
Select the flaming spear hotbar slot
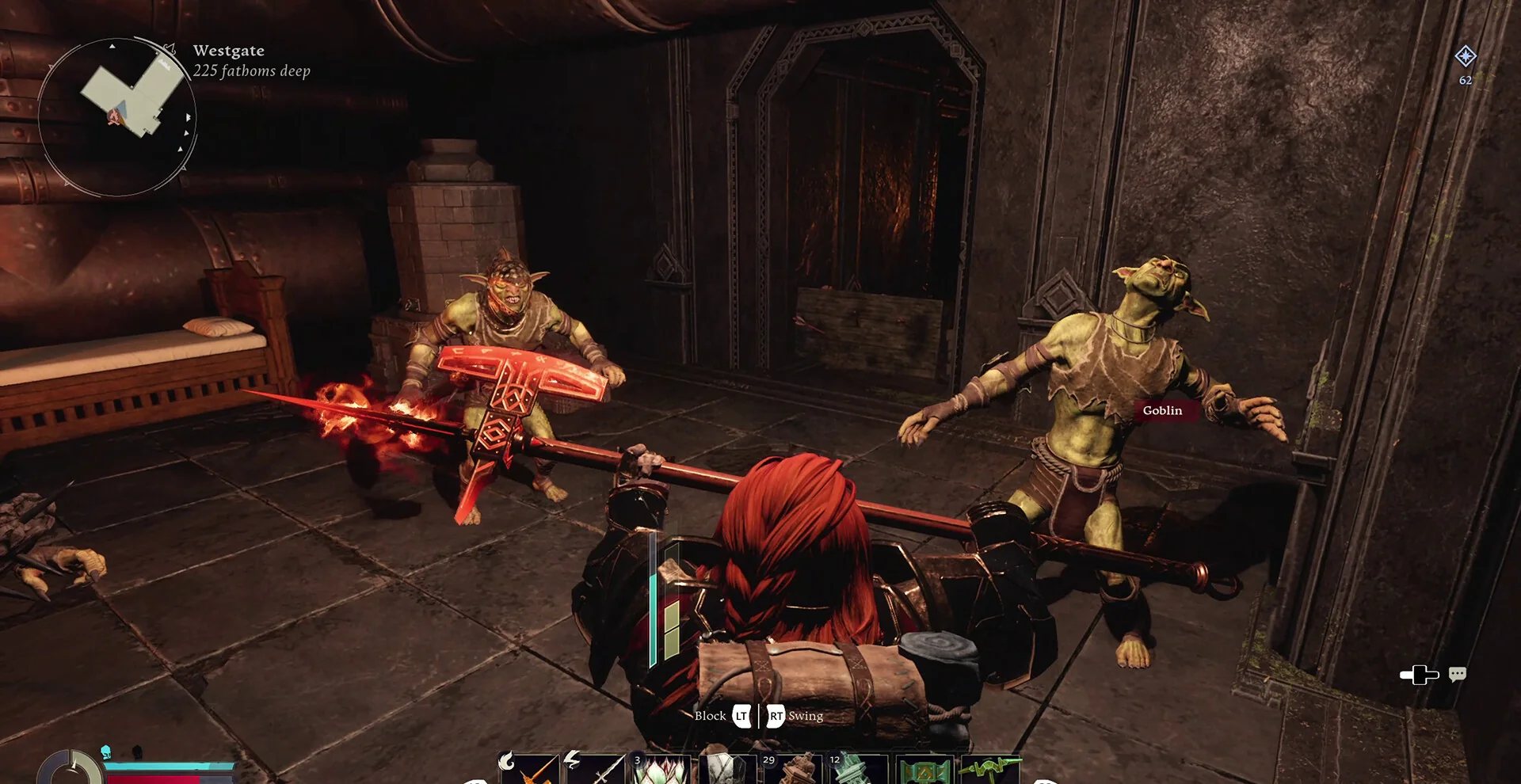click(530, 770)
